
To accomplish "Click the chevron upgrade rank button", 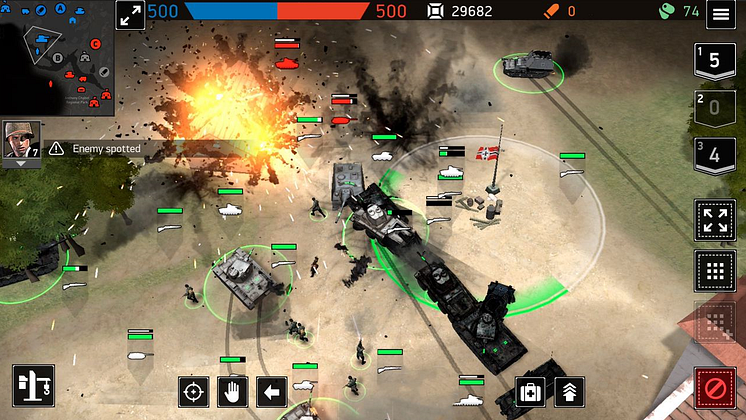I will click(568, 392).
